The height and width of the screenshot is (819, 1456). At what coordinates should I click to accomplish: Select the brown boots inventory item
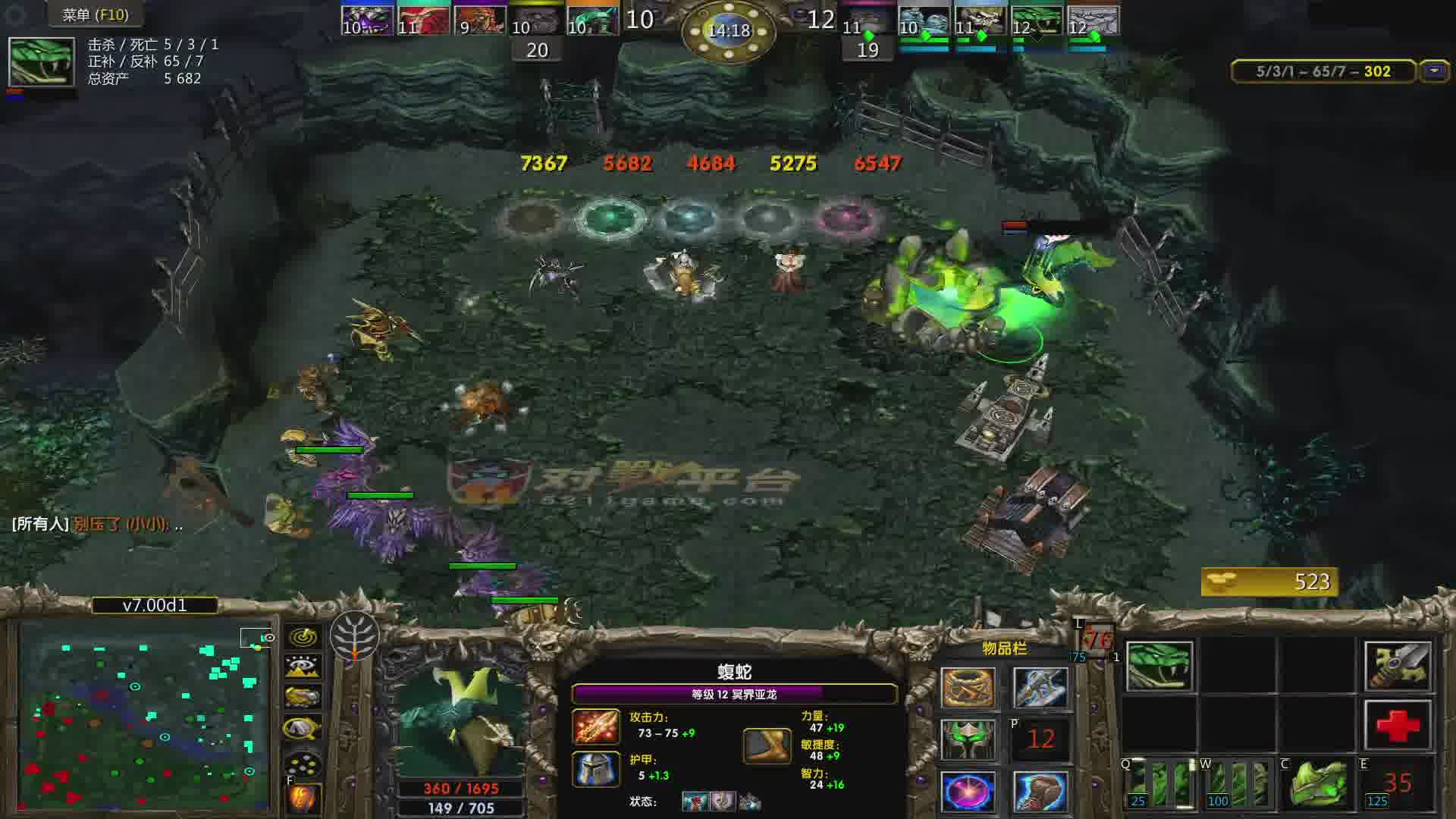pyautogui.click(x=1040, y=792)
